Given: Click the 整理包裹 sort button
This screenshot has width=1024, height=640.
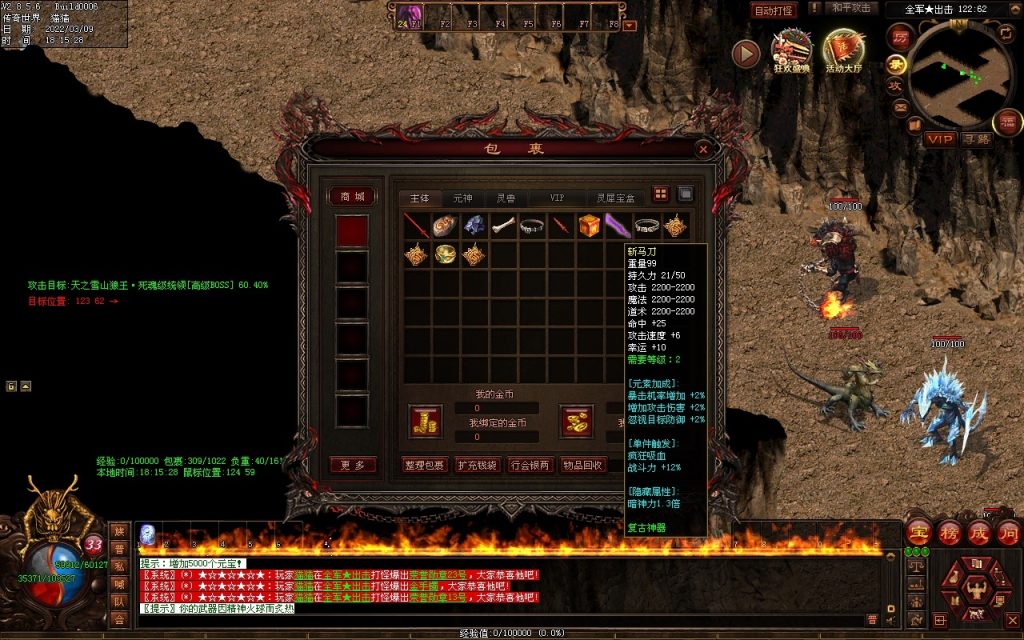Looking at the screenshot, I should coord(423,465).
